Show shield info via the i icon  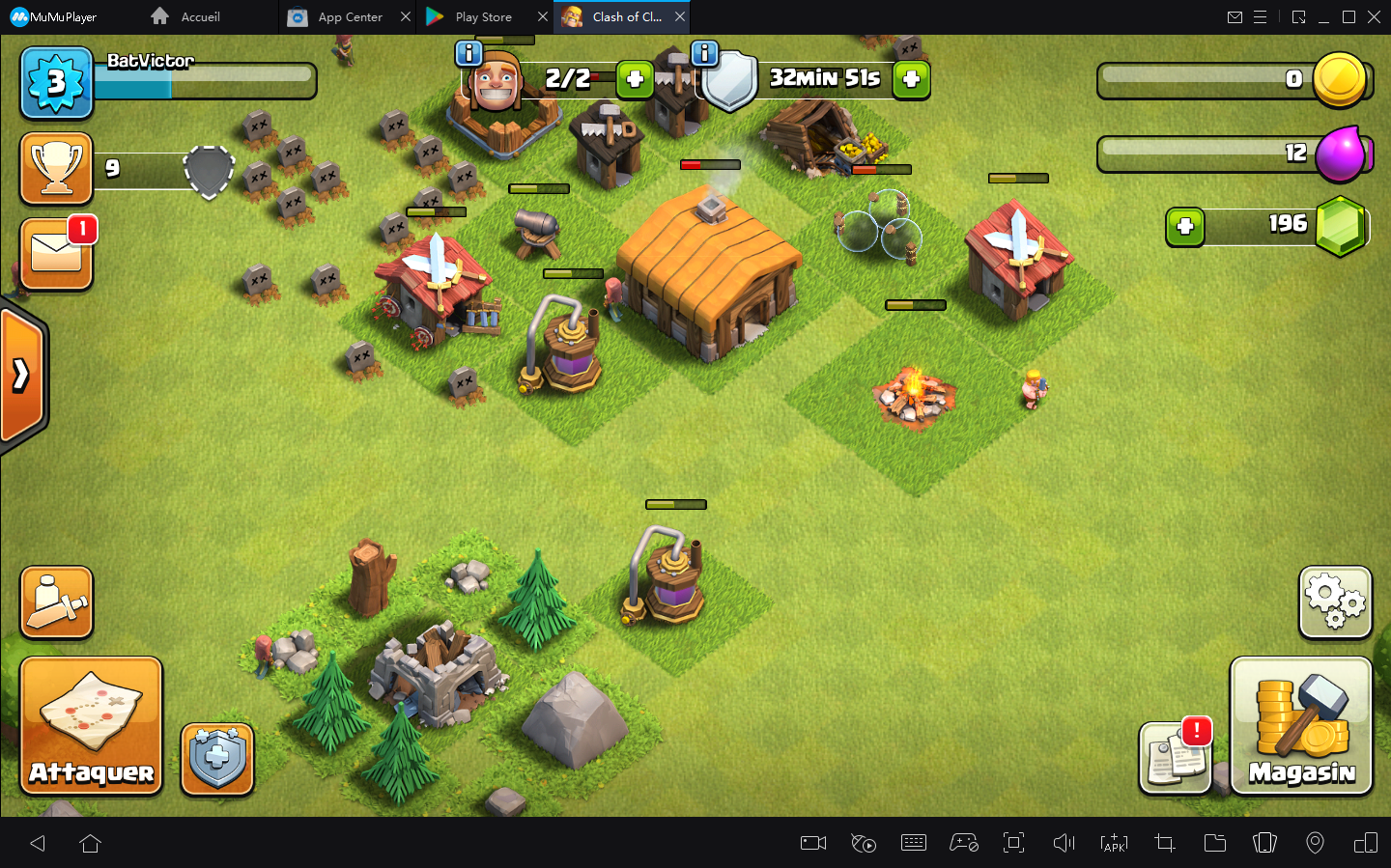coord(705,53)
